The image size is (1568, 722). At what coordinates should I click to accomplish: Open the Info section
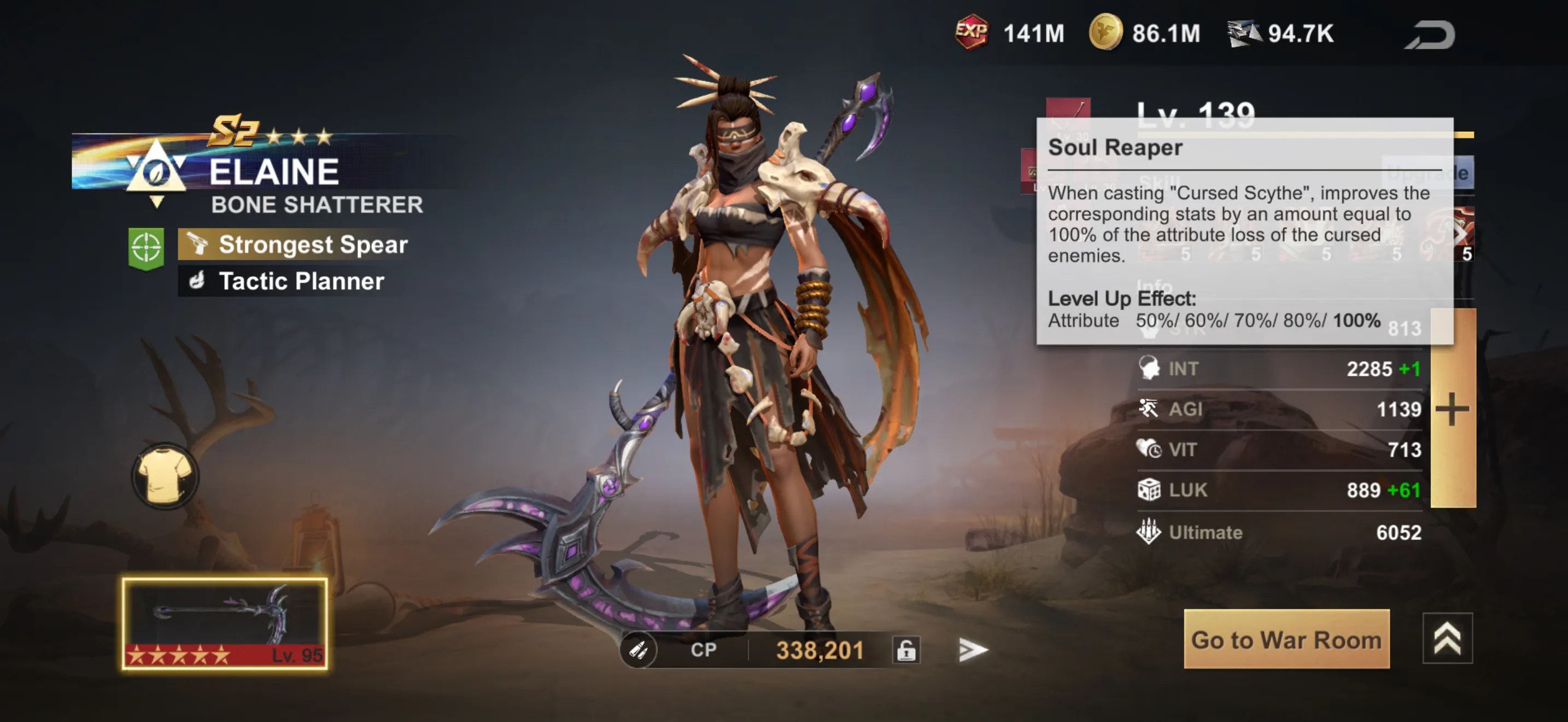[1156, 286]
